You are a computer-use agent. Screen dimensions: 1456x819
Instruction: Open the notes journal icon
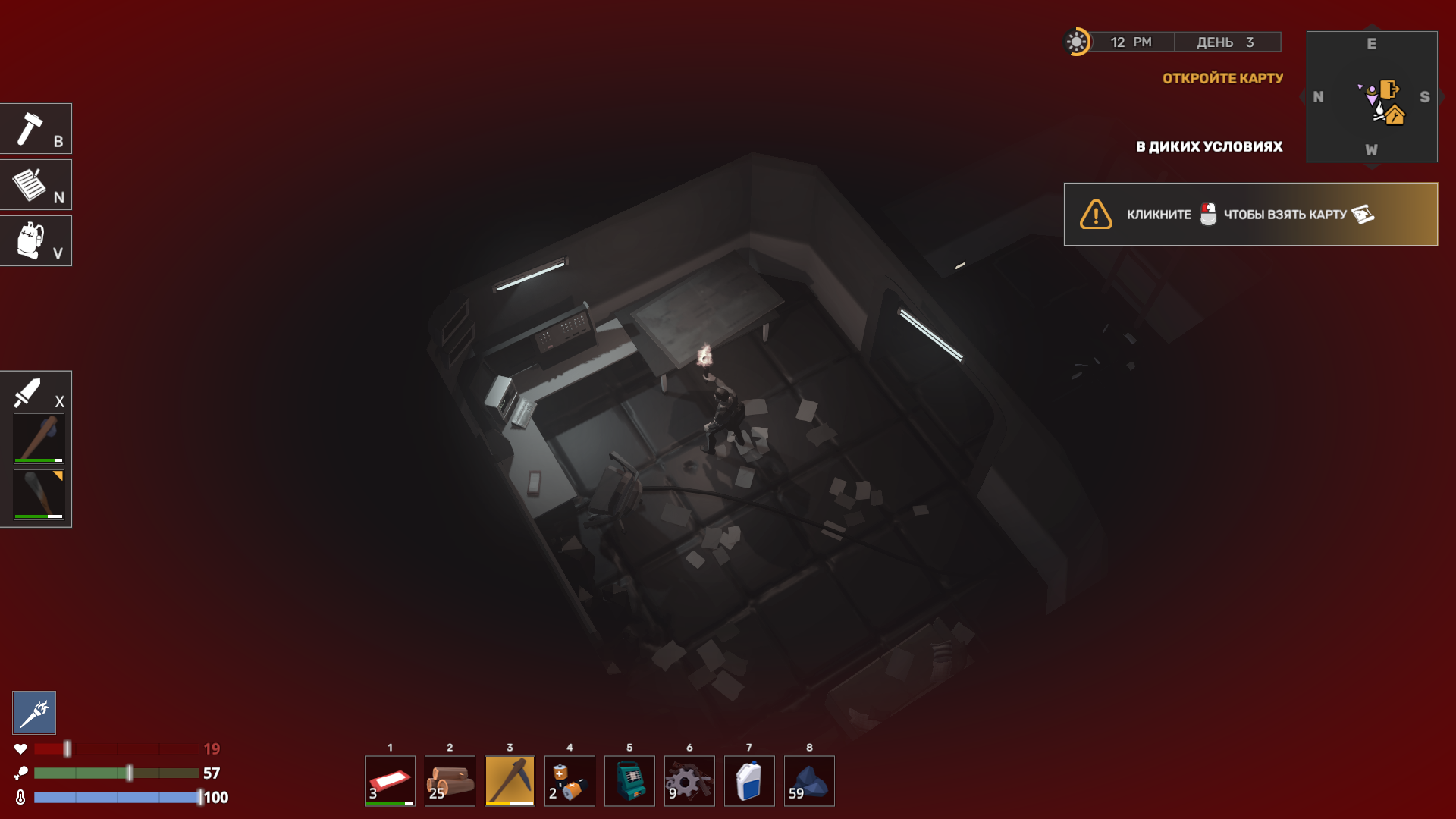pos(36,185)
